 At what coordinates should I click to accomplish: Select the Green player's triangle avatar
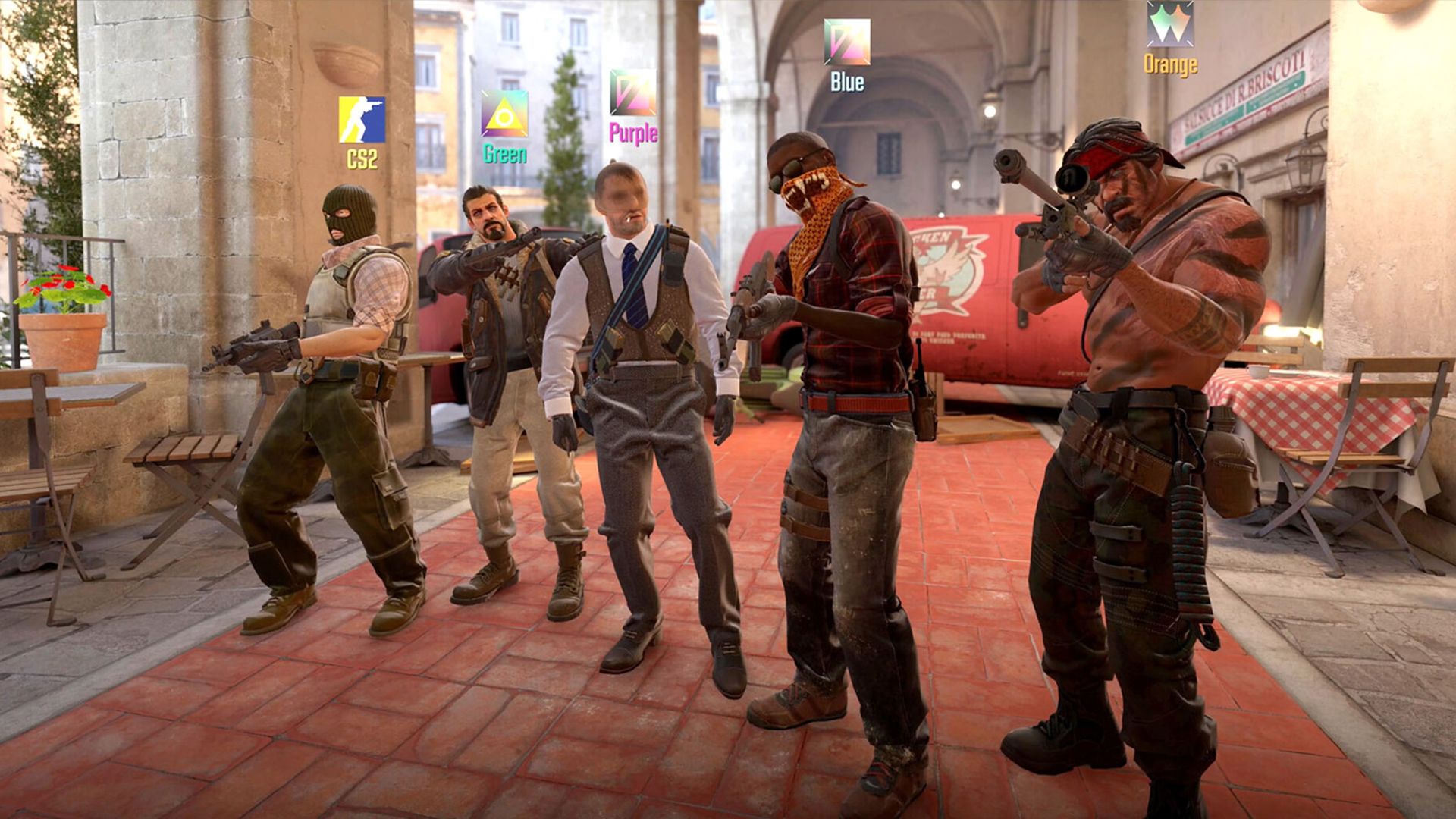(x=504, y=114)
